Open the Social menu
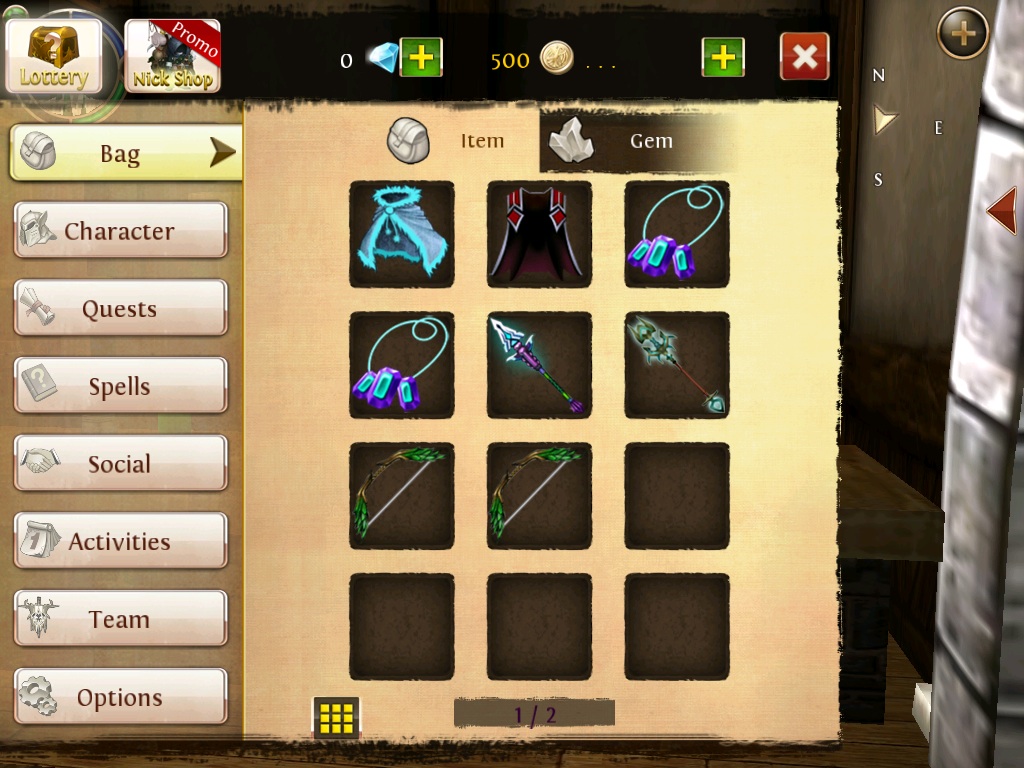Screen dimensions: 1024x768 click(x=120, y=464)
